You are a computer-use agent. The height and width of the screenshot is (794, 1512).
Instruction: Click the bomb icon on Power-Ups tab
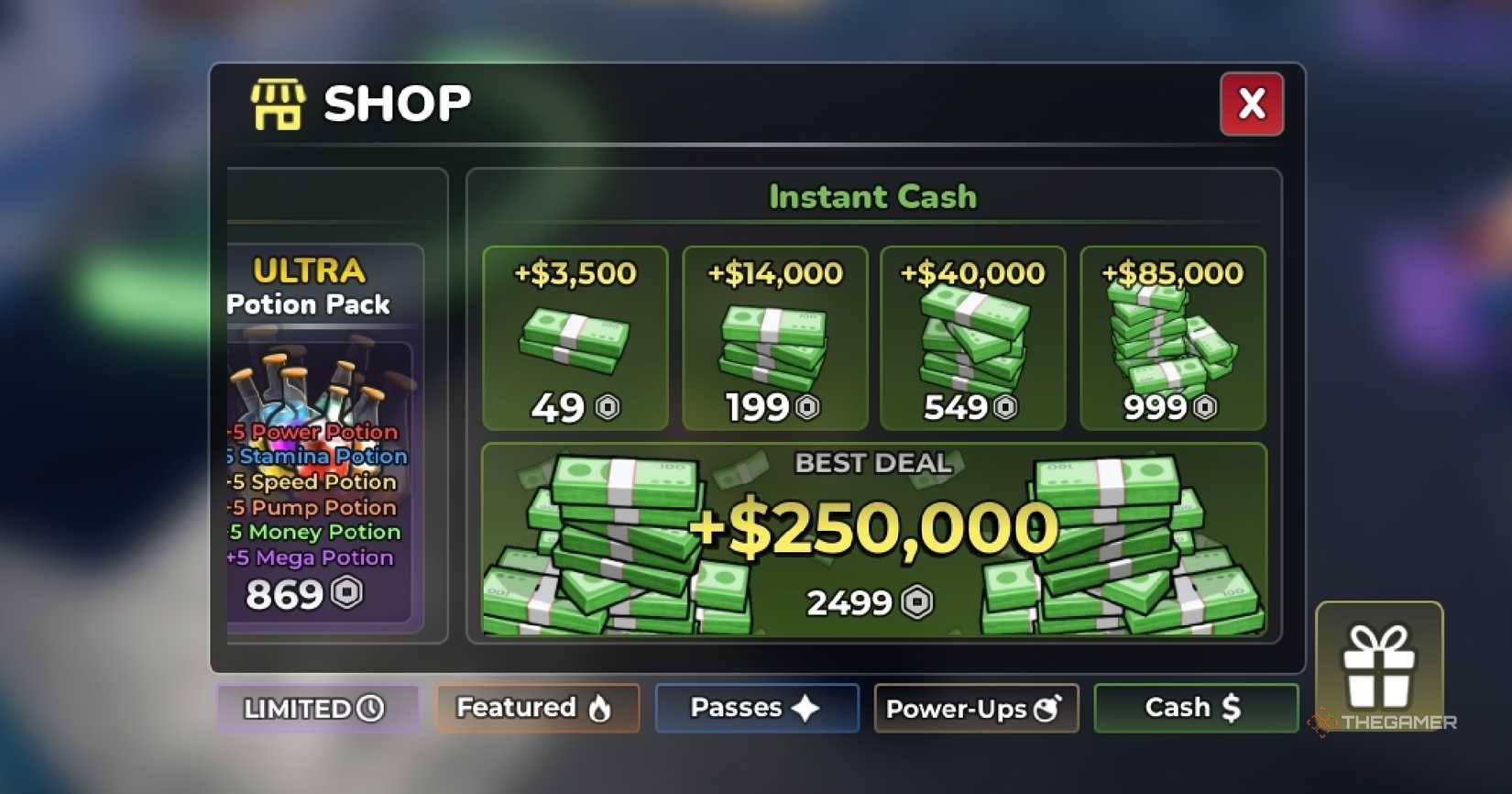point(1049,708)
